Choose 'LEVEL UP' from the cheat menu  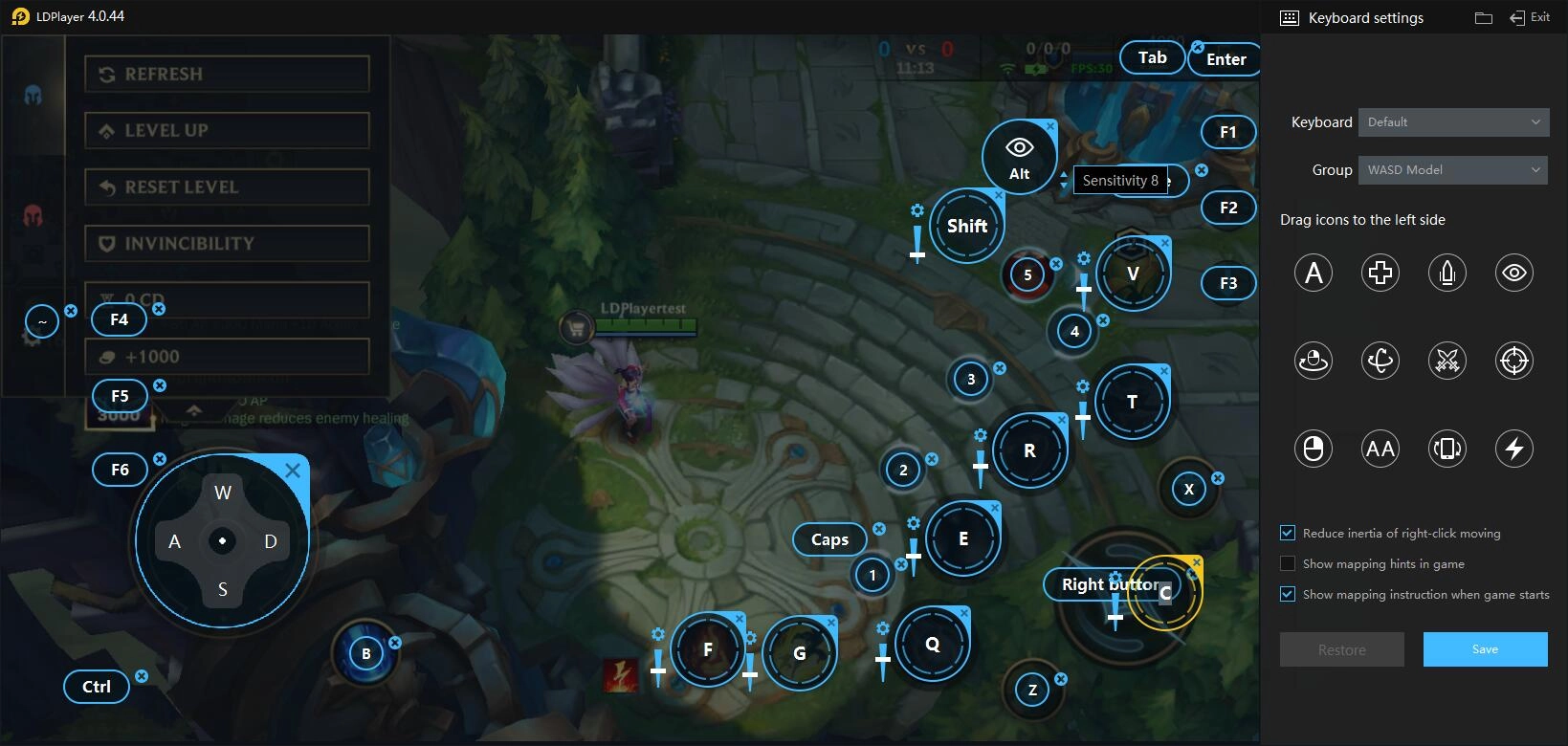click(x=227, y=130)
